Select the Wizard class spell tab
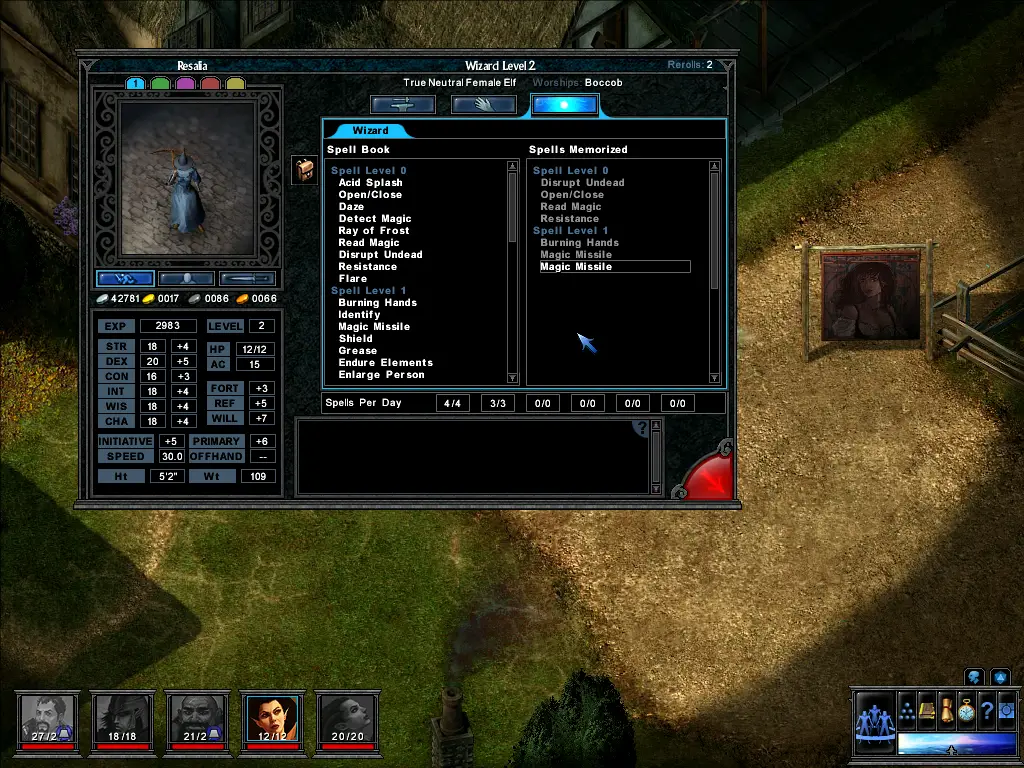This screenshot has width=1024, height=768. 371,131
